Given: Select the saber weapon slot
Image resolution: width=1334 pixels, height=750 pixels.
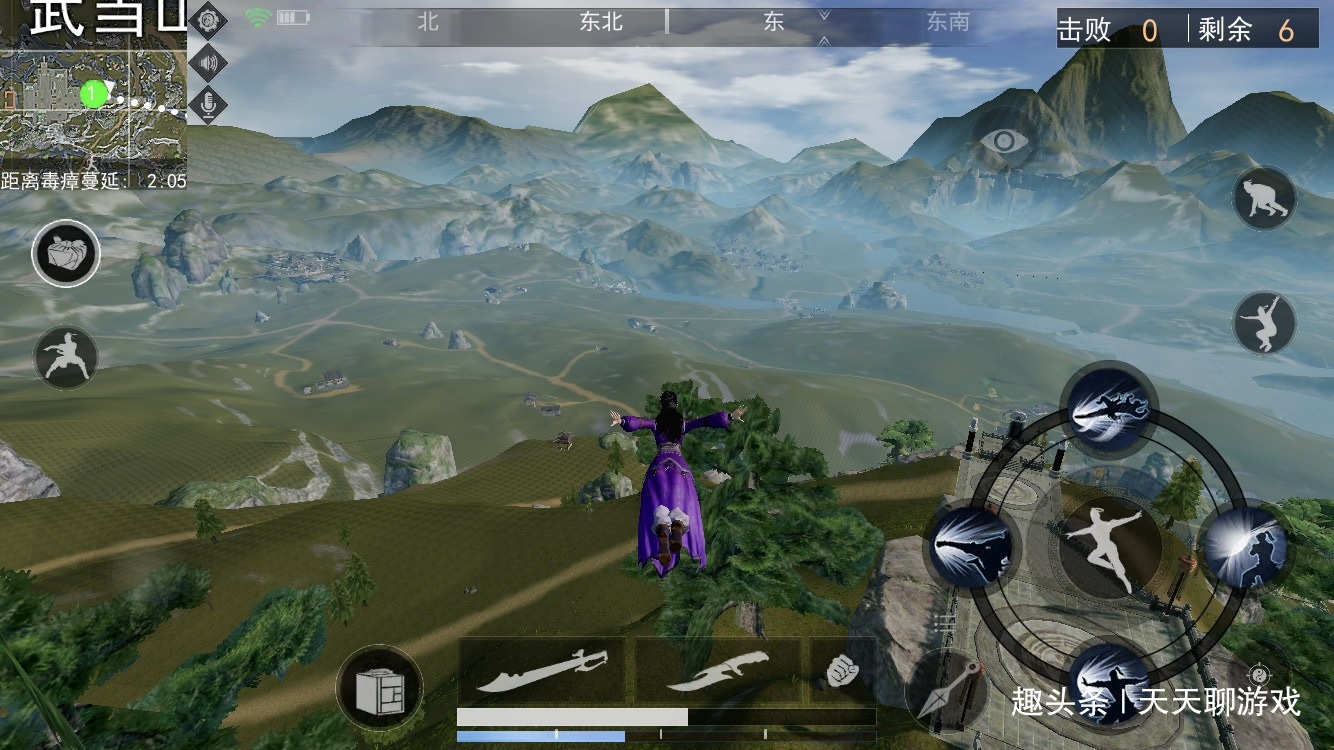Looking at the screenshot, I should click(542, 670).
